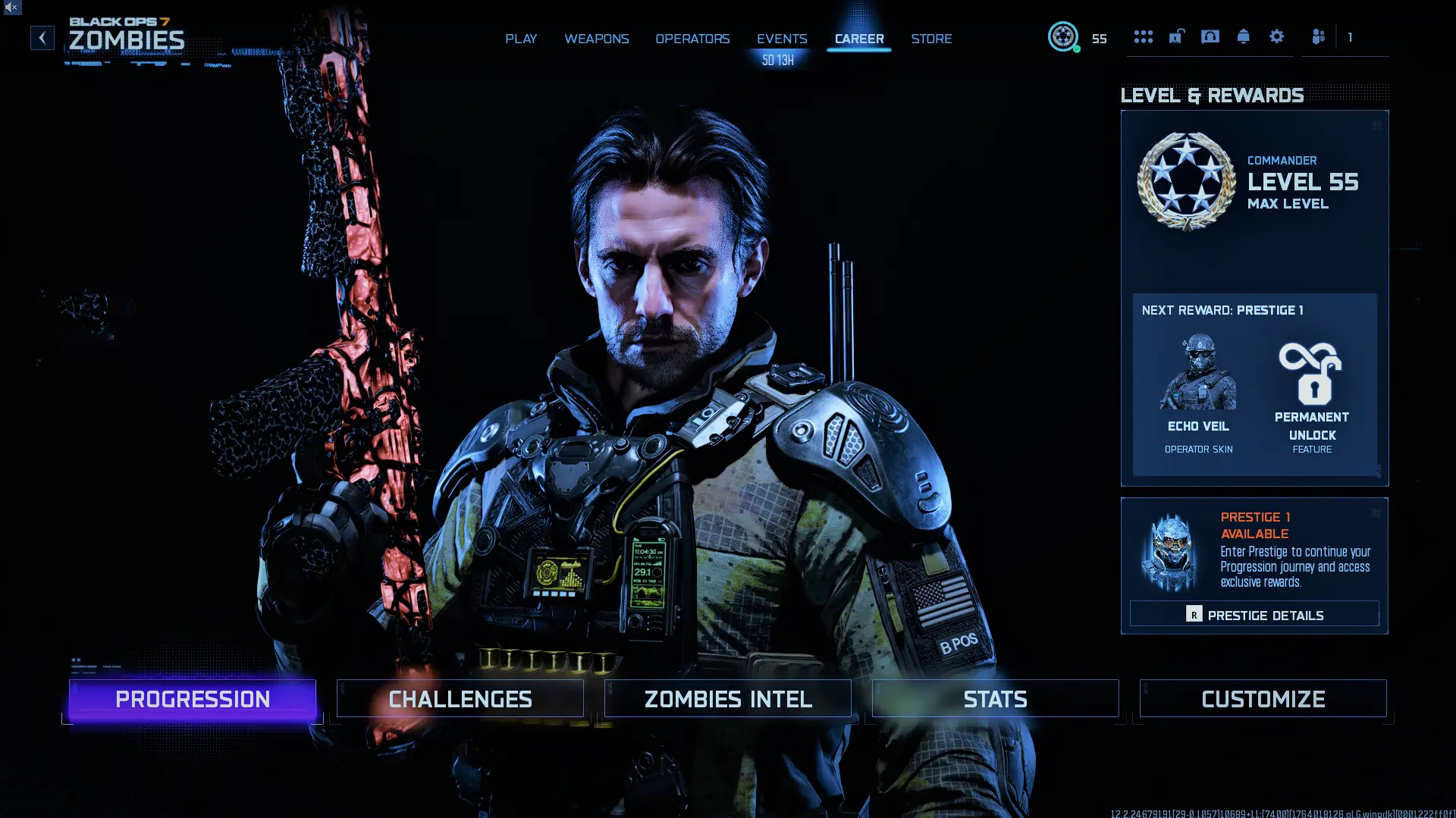
Task: Toggle the circular level tracker emblem
Action: tap(1064, 36)
